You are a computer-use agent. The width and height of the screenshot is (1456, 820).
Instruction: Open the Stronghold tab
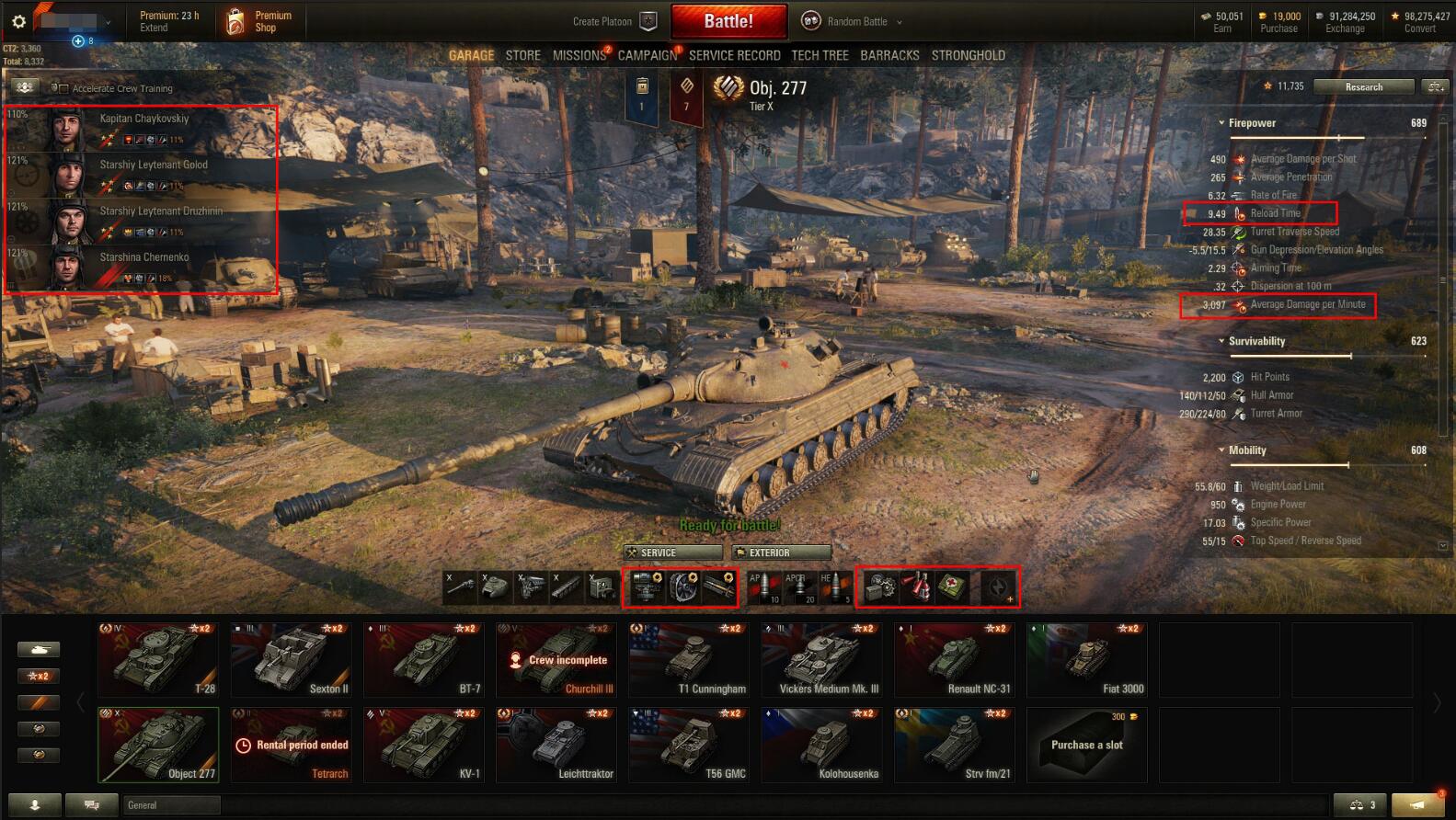pos(968,55)
